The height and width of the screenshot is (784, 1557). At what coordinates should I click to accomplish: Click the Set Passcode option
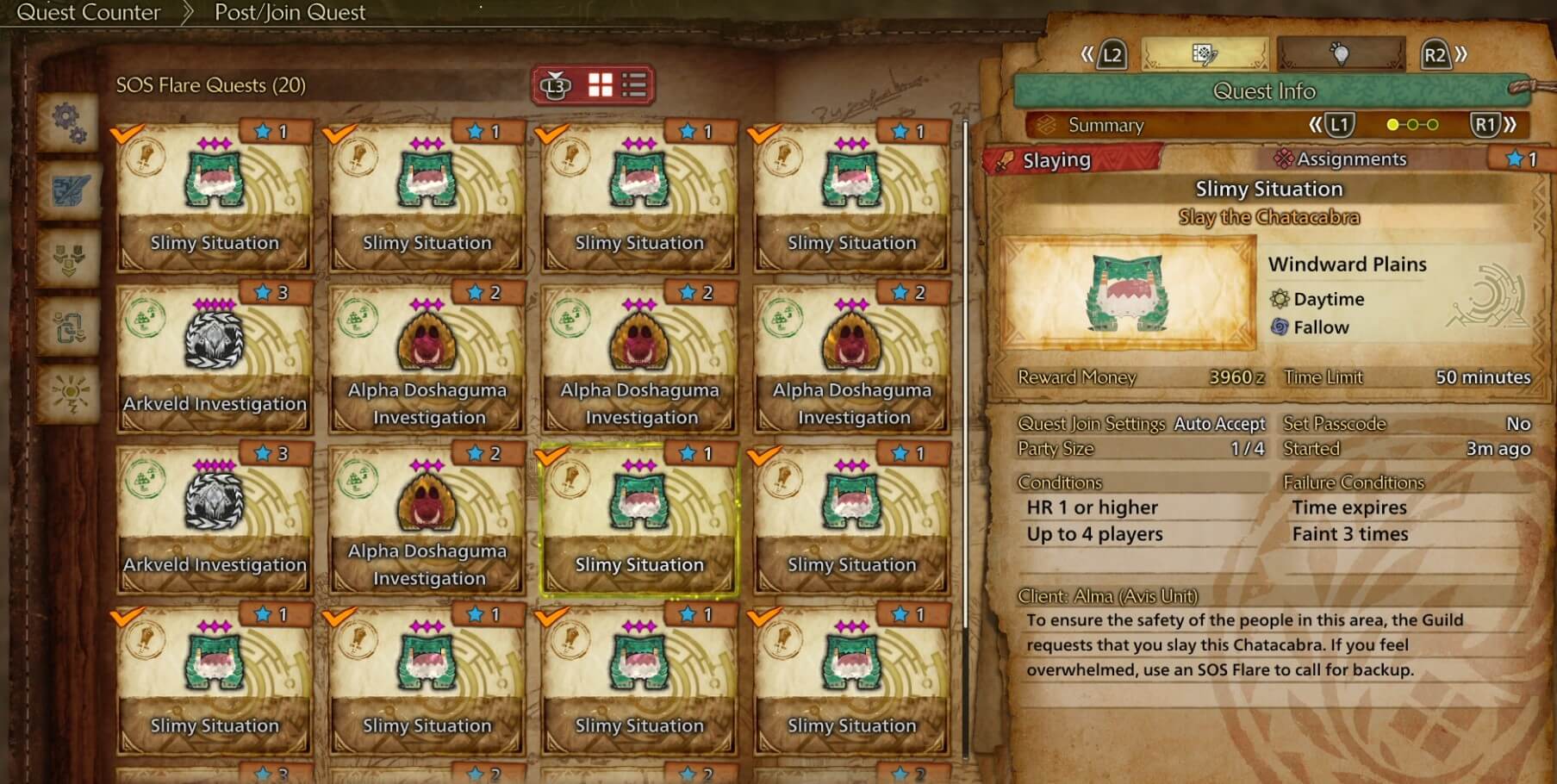coord(1334,424)
